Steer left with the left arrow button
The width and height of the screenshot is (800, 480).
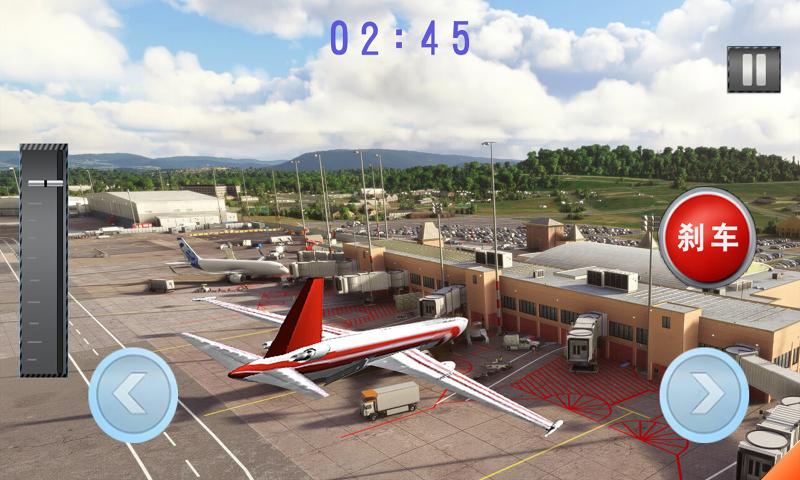click(x=134, y=395)
